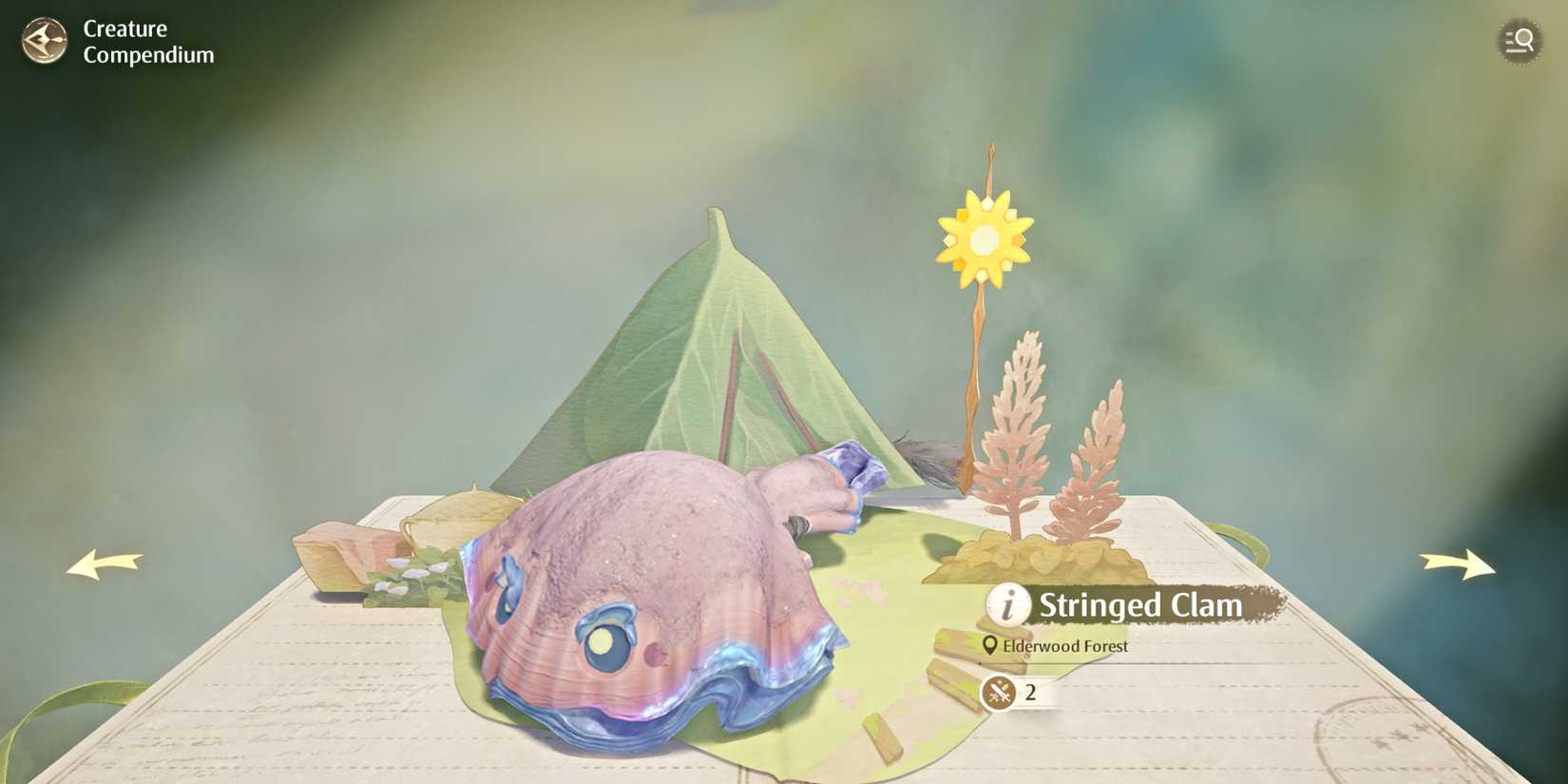Screen dimensions: 1568x784
Task: Select the location pin marker icon
Action: pyautogui.click(x=989, y=645)
